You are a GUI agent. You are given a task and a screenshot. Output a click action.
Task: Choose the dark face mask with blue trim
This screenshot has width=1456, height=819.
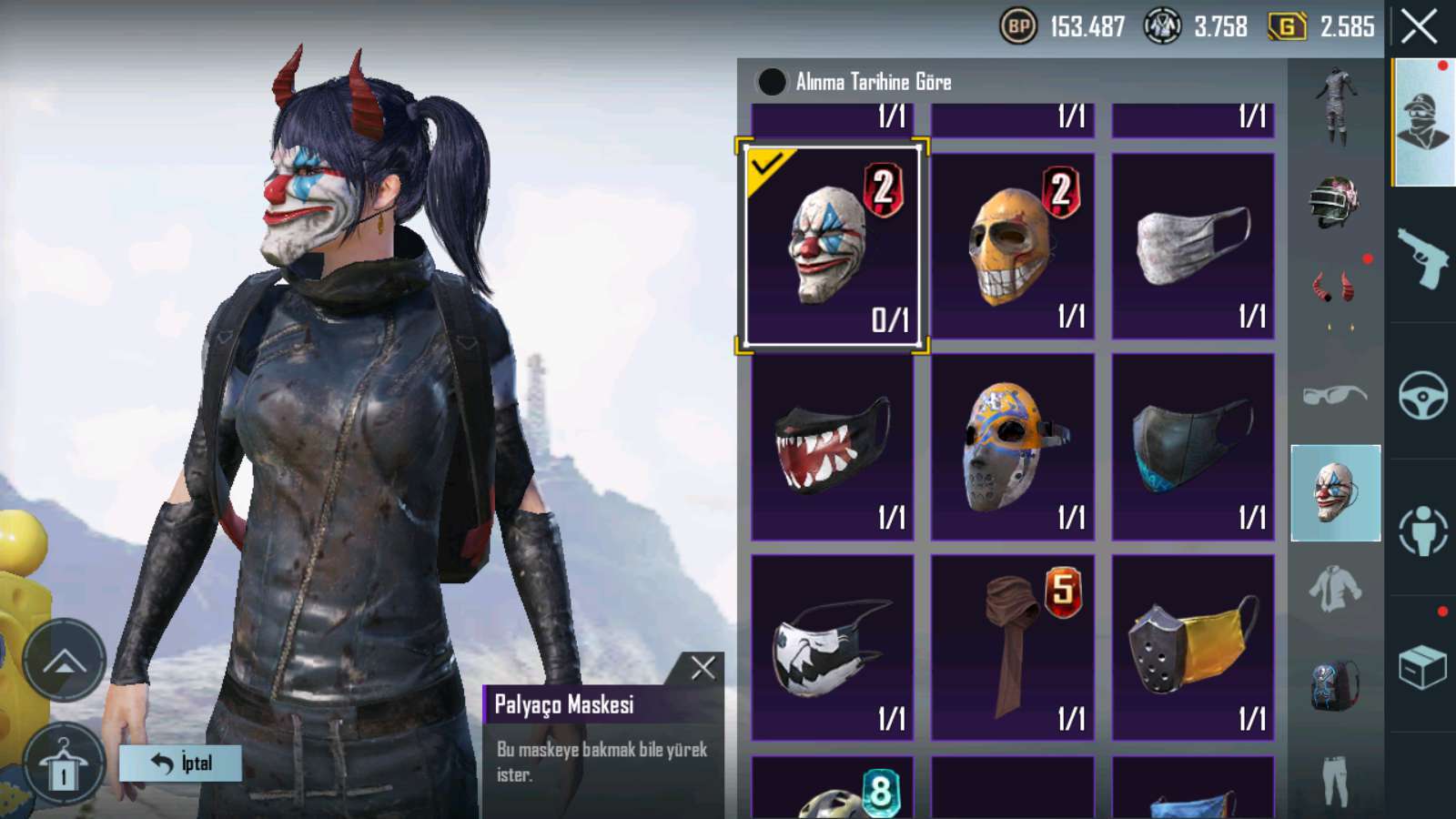[x=1192, y=447]
